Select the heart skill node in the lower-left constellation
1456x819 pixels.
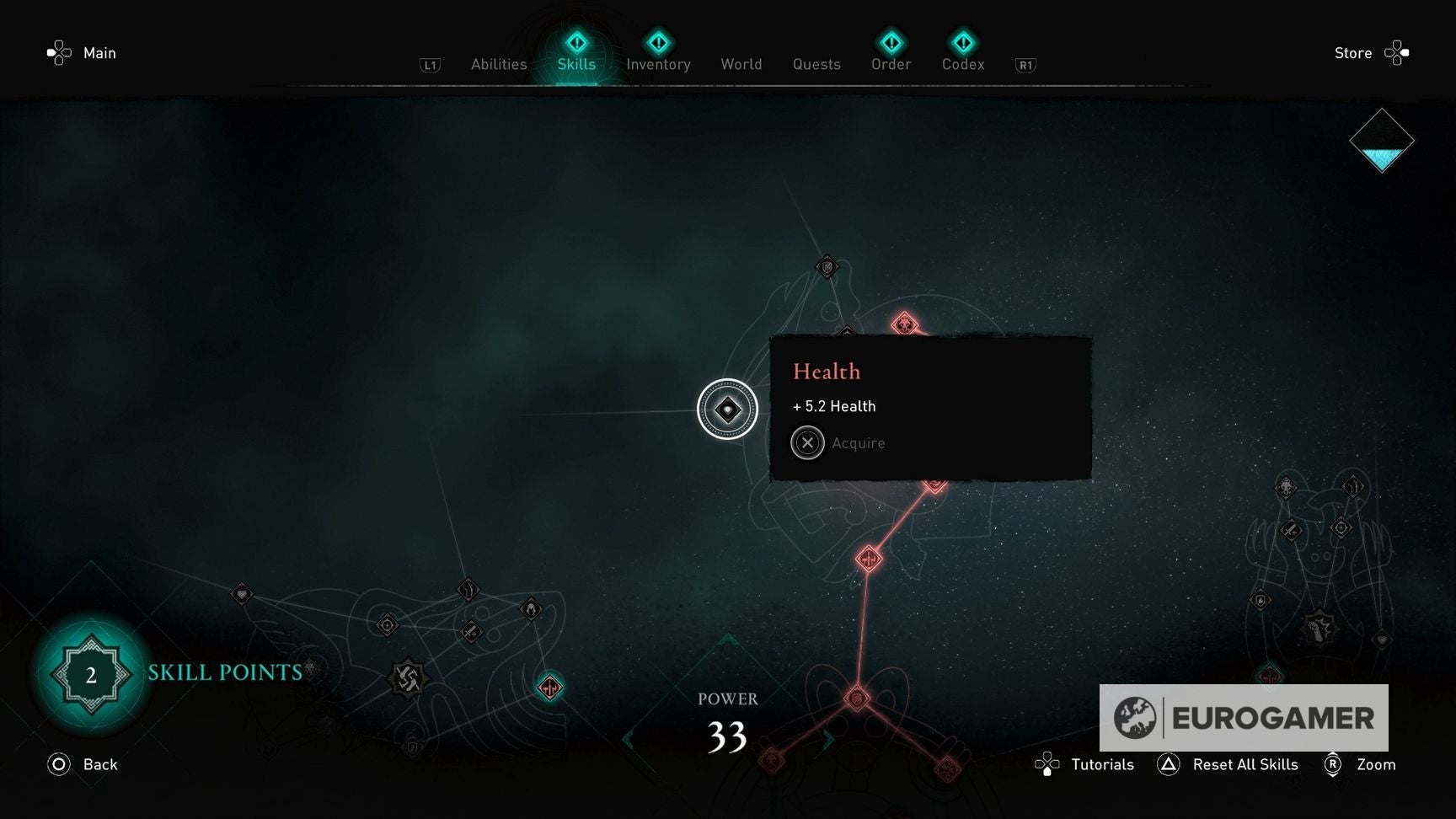(x=242, y=595)
